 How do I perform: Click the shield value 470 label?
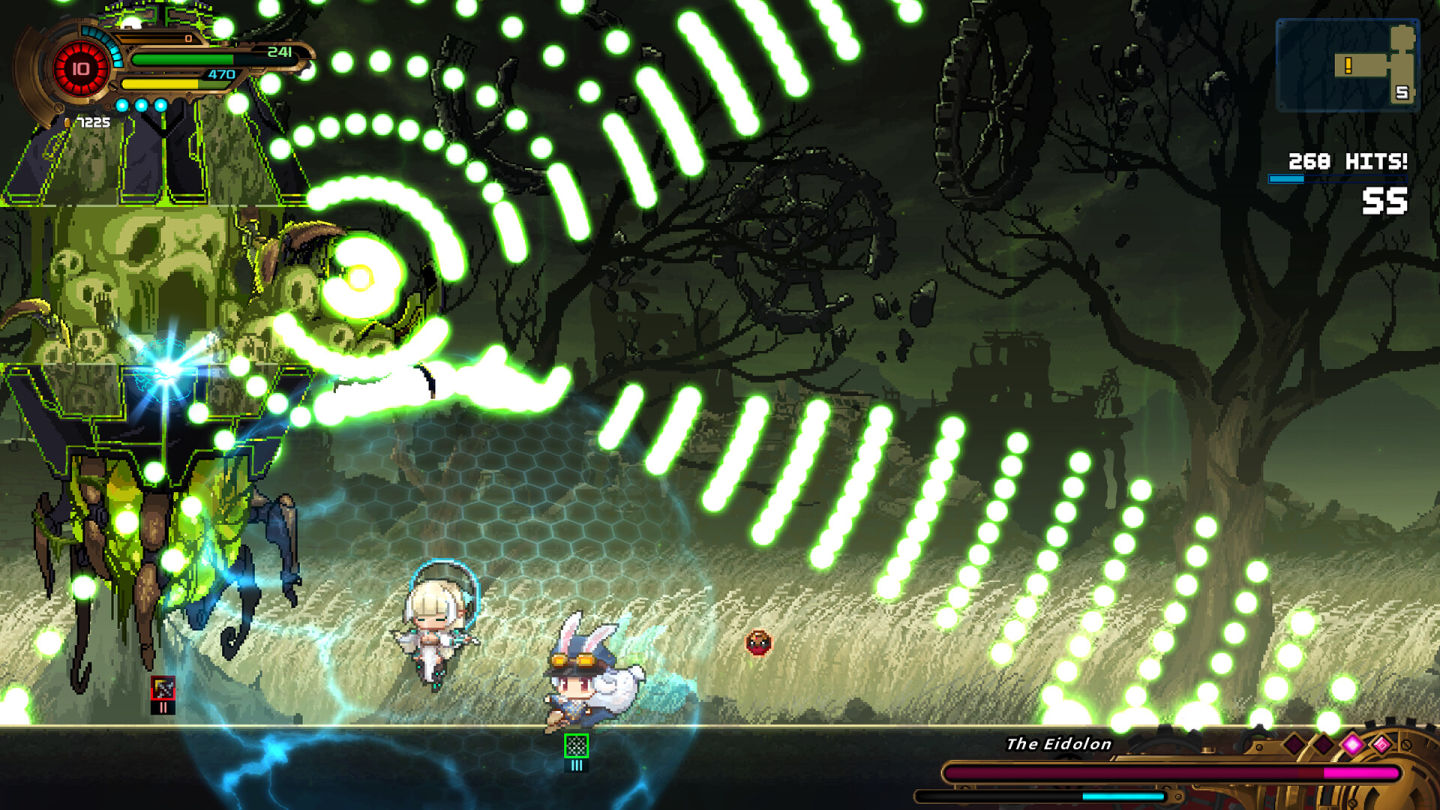point(223,73)
